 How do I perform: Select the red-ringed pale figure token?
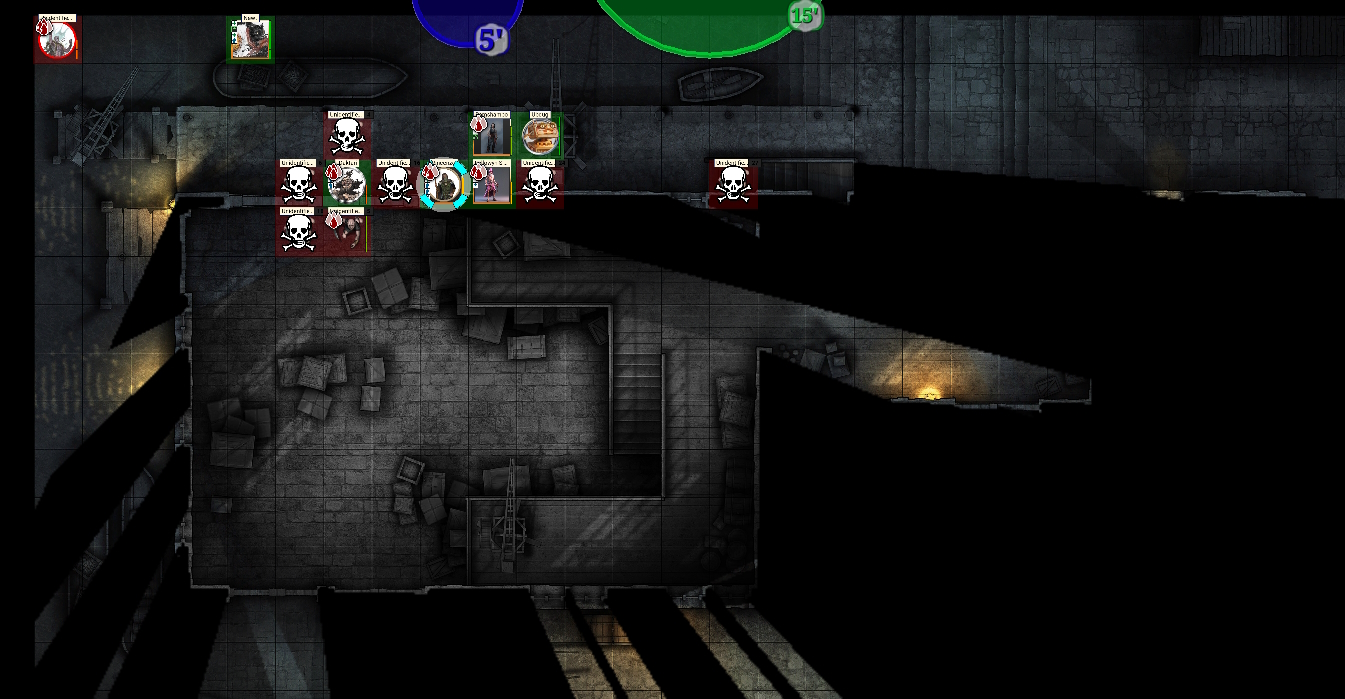tap(57, 40)
